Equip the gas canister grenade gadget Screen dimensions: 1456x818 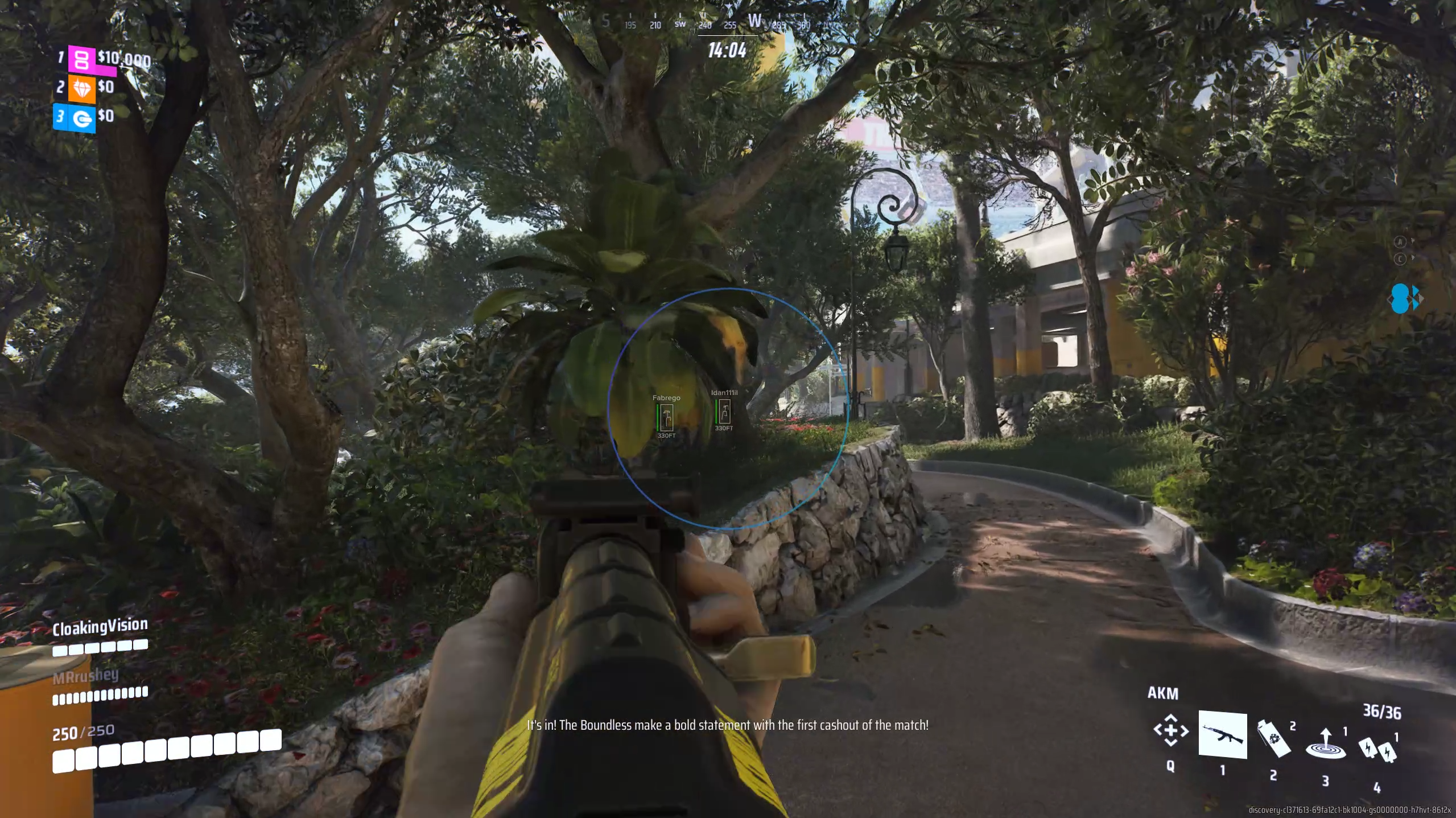click(1273, 738)
